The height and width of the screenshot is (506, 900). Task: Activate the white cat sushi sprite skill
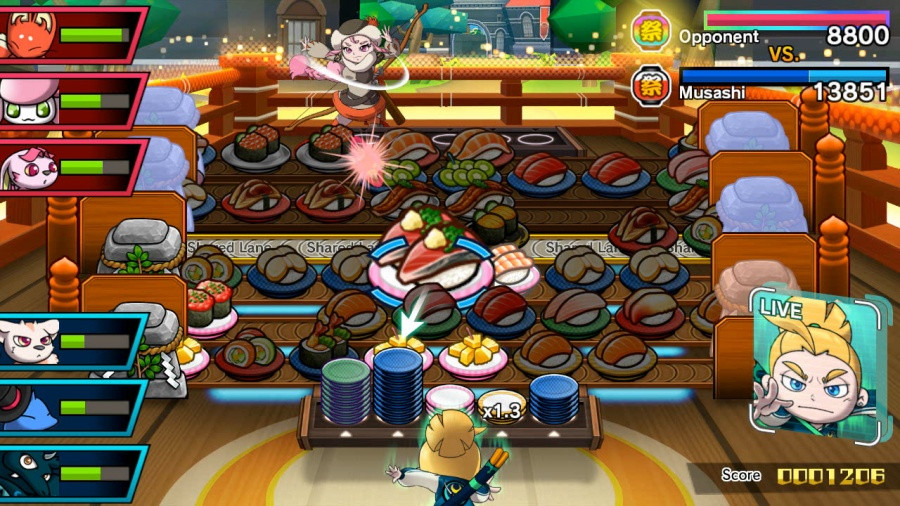pyautogui.click(x=70, y=342)
